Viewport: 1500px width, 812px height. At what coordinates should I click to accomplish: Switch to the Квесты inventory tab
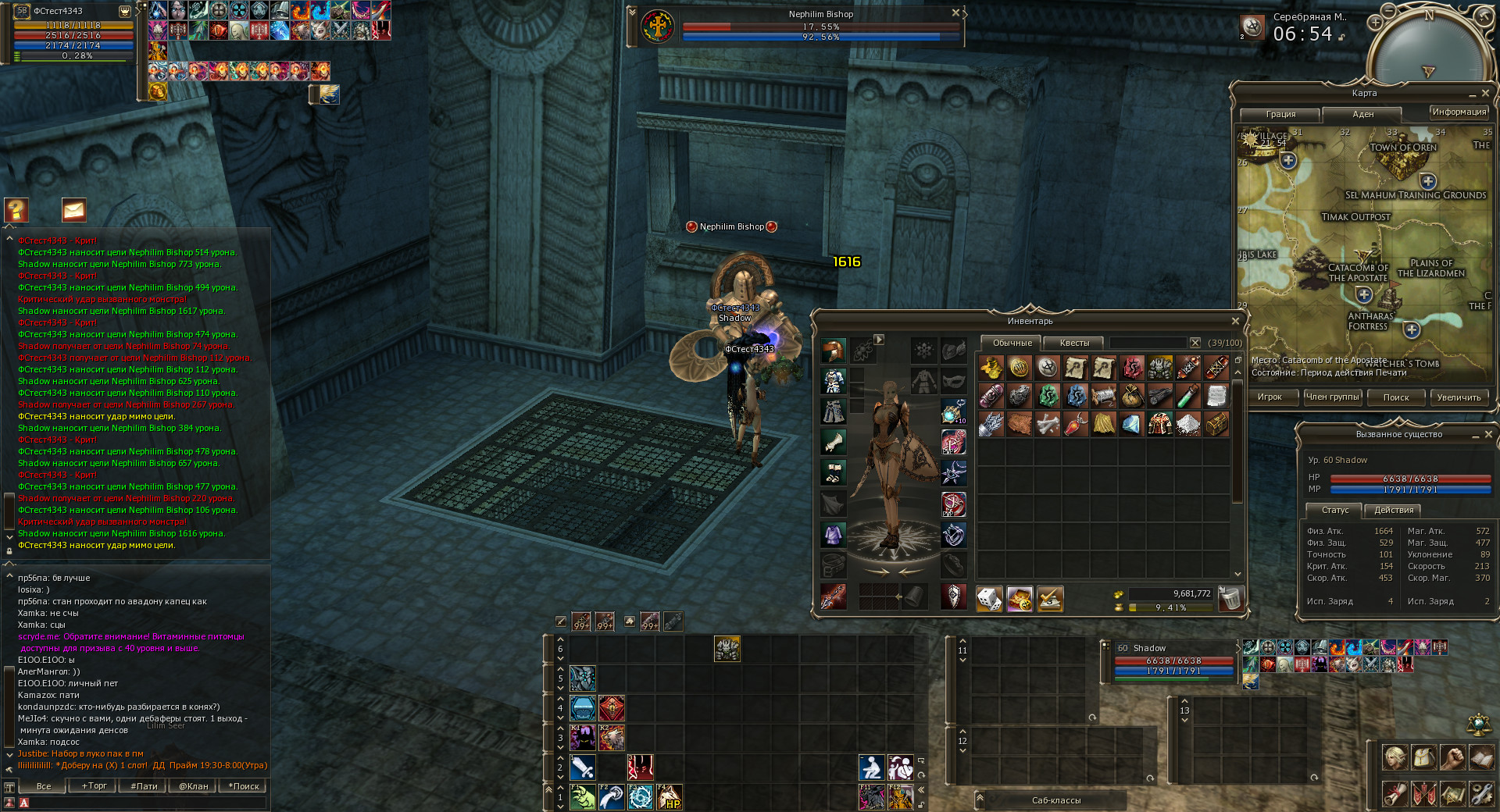pyautogui.click(x=1074, y=343)
